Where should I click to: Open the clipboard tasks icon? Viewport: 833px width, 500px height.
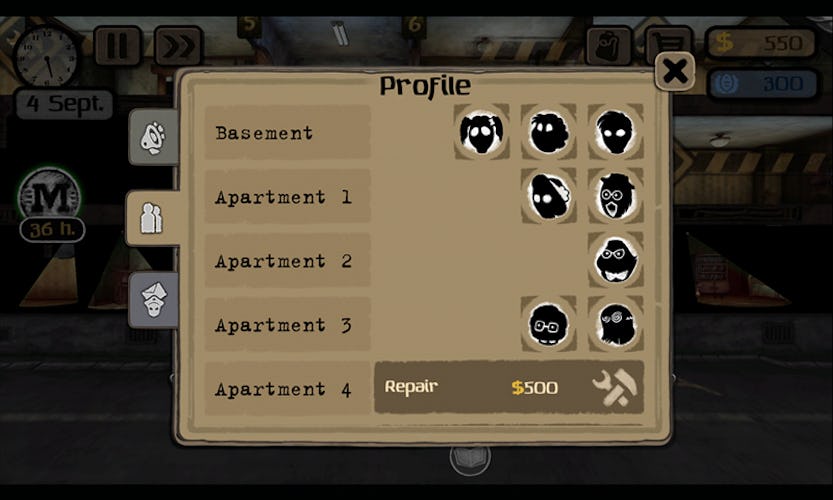(x=608, y=44)
